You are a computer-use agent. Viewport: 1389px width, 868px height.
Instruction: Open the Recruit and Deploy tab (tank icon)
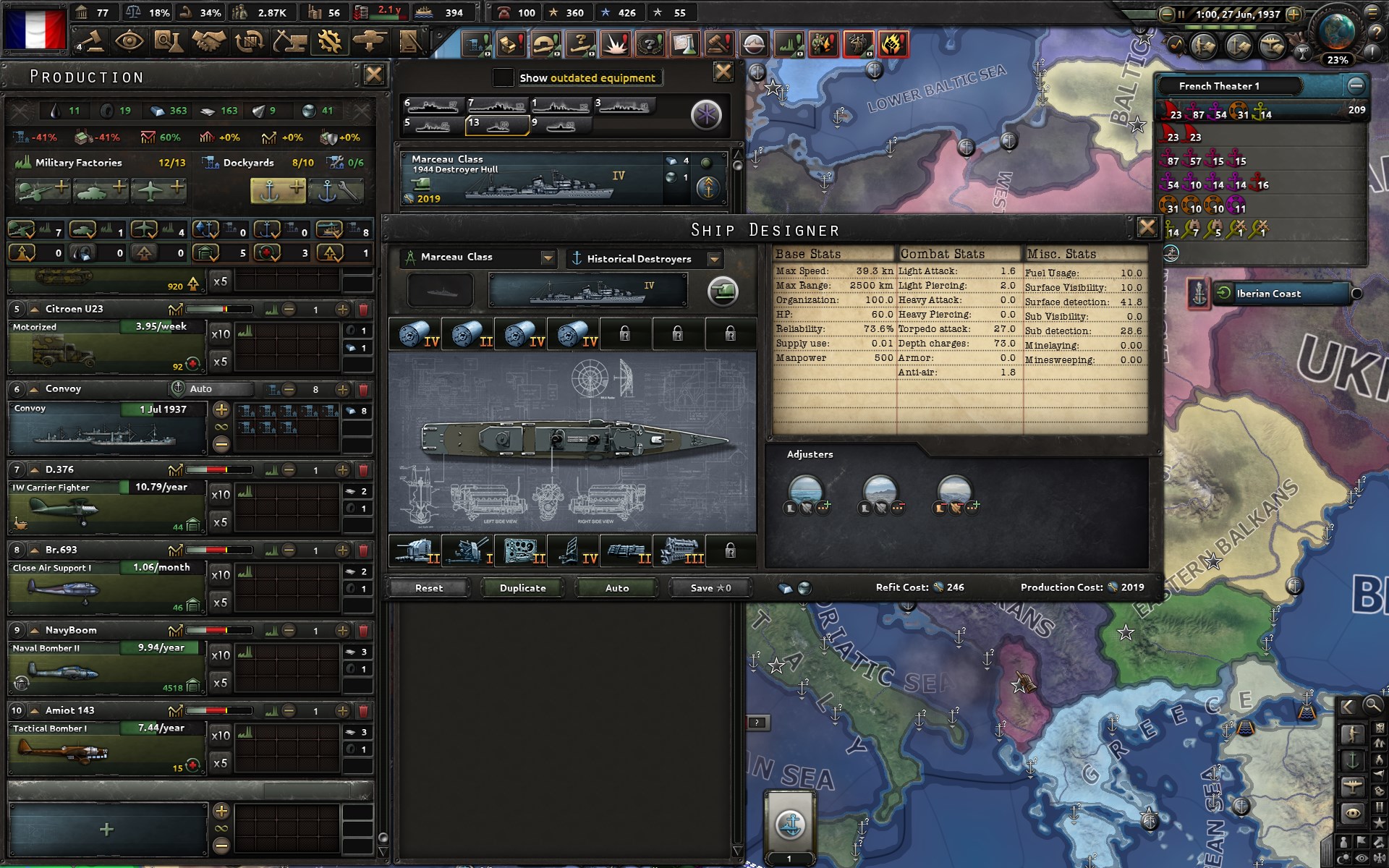coord(369,42)
